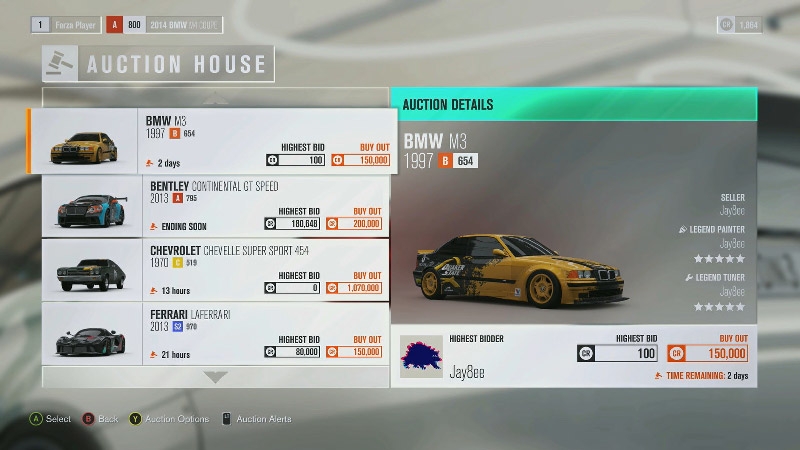Click the highest bid 100 box in details
The width and height of the screenshot is (800, 450).
tap(618, 354)
